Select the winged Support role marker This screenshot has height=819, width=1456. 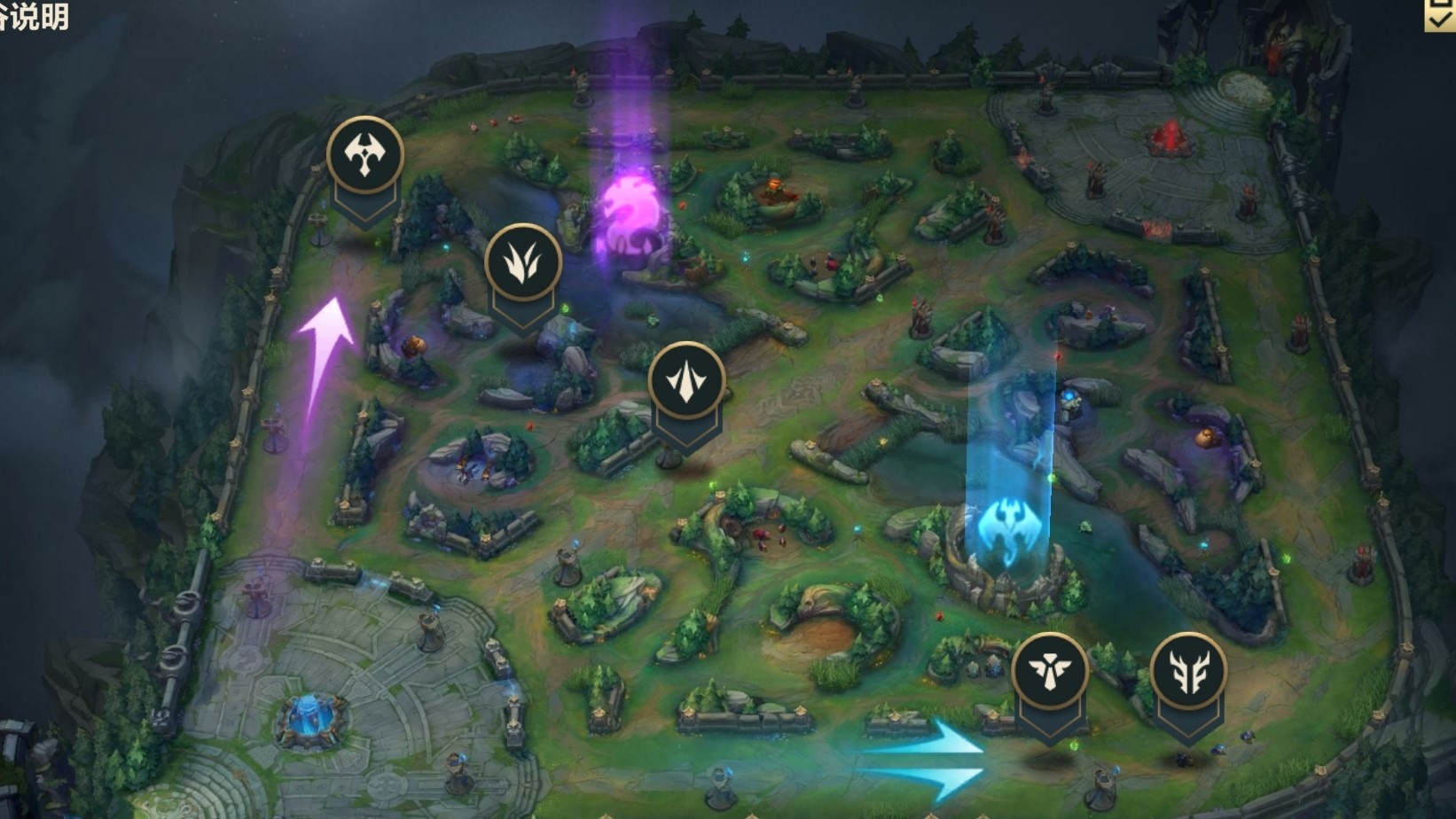(1050, 671)
